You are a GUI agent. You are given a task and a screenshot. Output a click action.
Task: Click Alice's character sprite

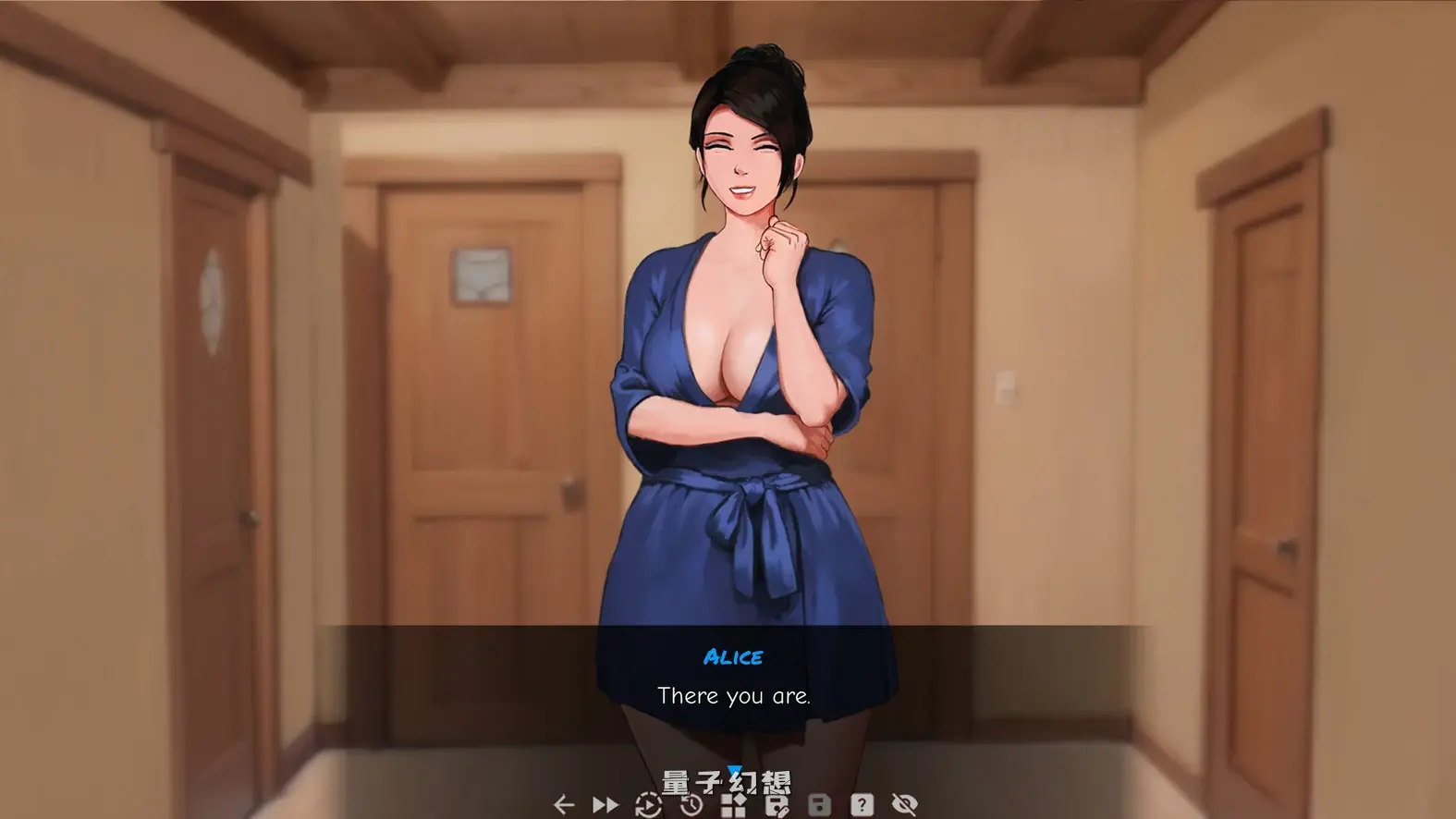pos(740,370)
